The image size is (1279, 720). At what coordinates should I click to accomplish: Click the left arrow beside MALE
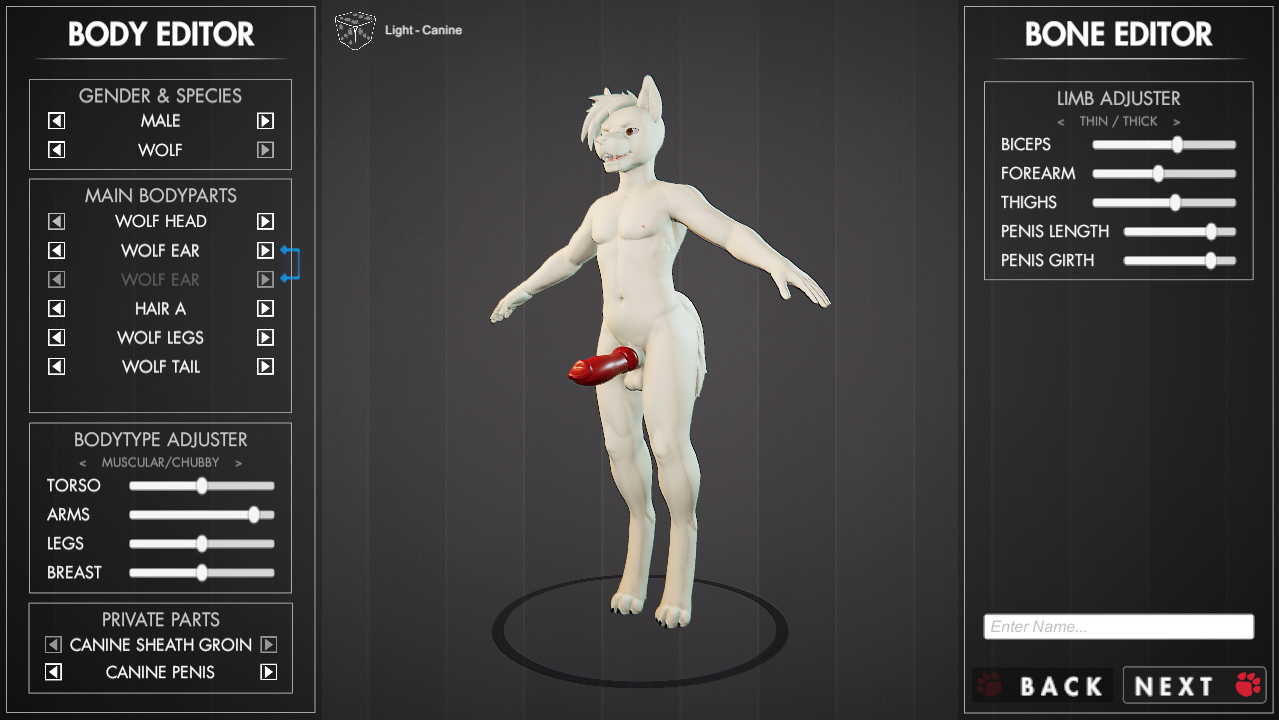click(57, 121)
